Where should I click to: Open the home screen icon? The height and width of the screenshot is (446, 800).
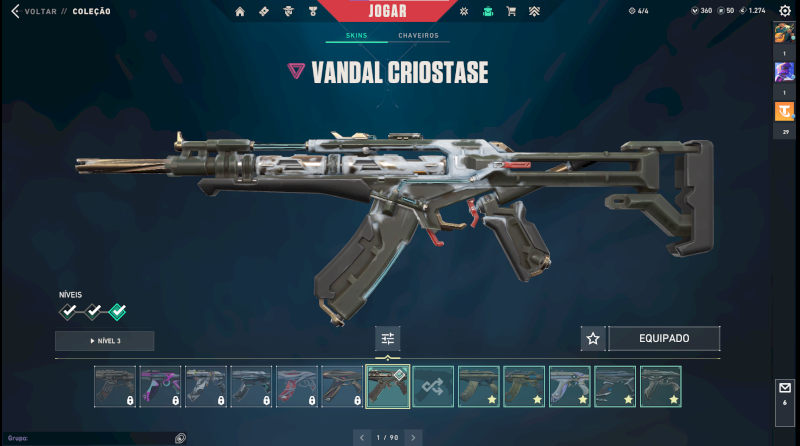click(240, 11)
